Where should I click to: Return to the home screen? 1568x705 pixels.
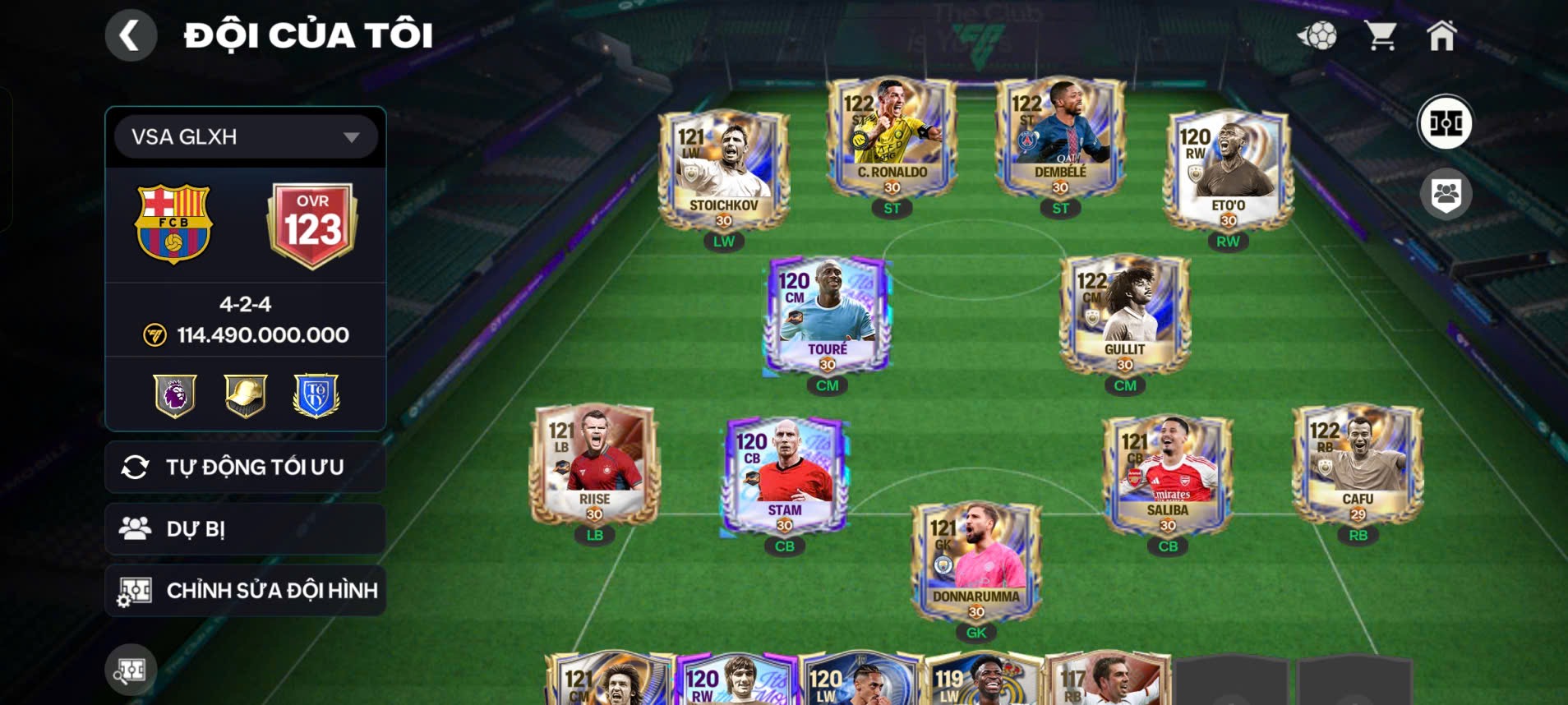(1441, 35)
